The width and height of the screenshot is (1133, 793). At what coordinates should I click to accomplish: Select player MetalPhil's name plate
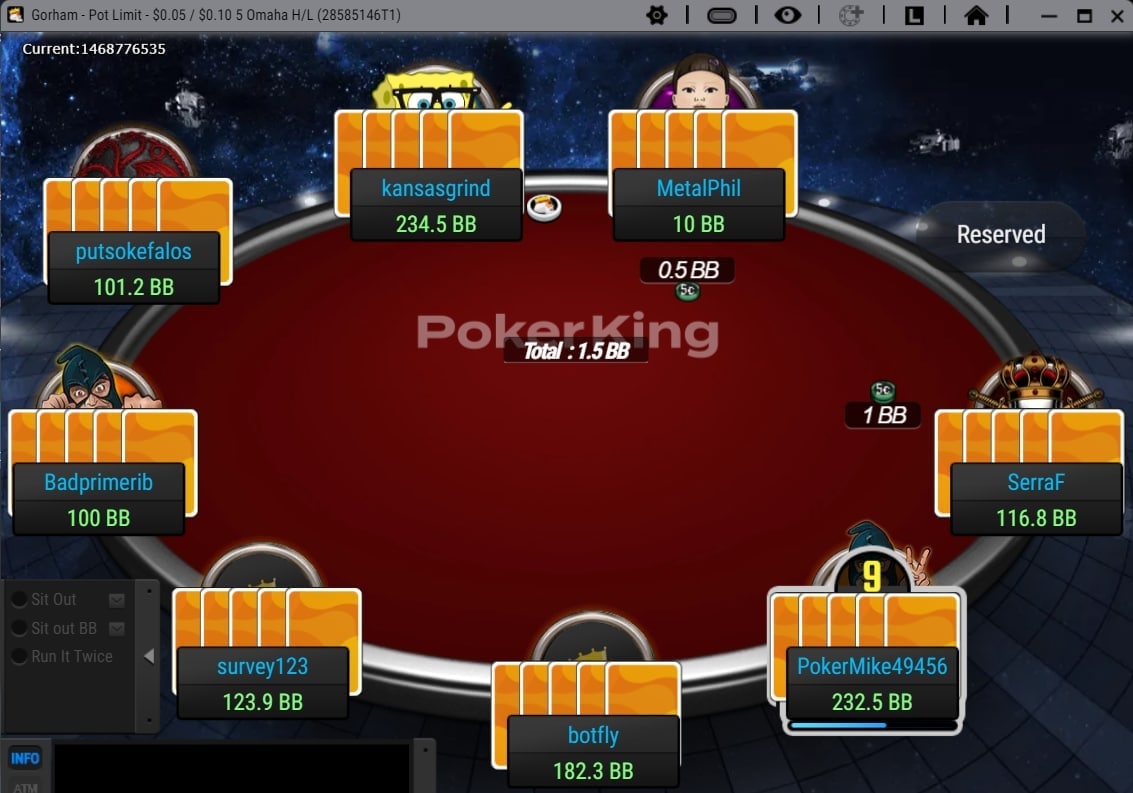tap(698, 188)
